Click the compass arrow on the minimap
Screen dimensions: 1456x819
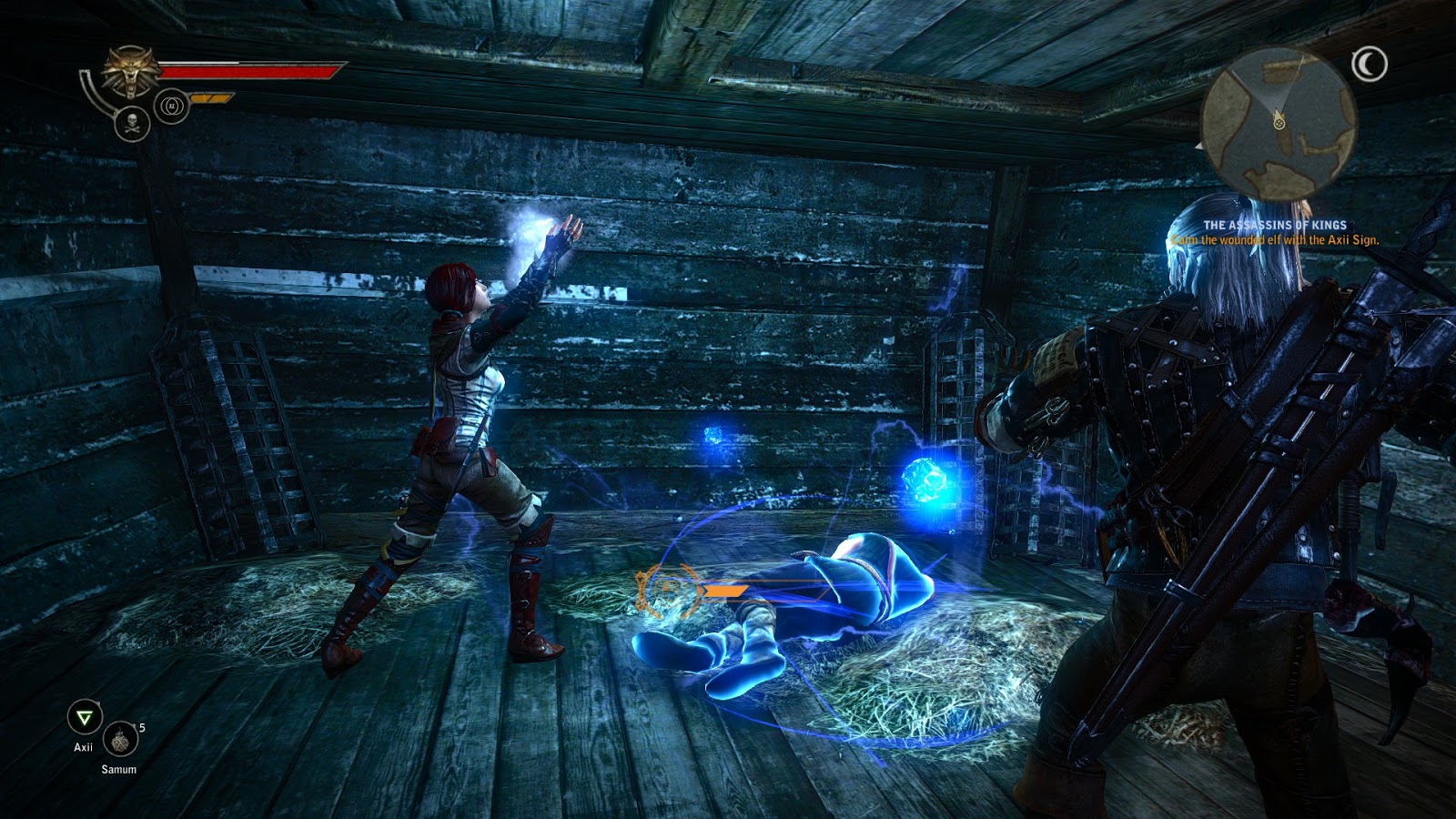point(1279,118)
